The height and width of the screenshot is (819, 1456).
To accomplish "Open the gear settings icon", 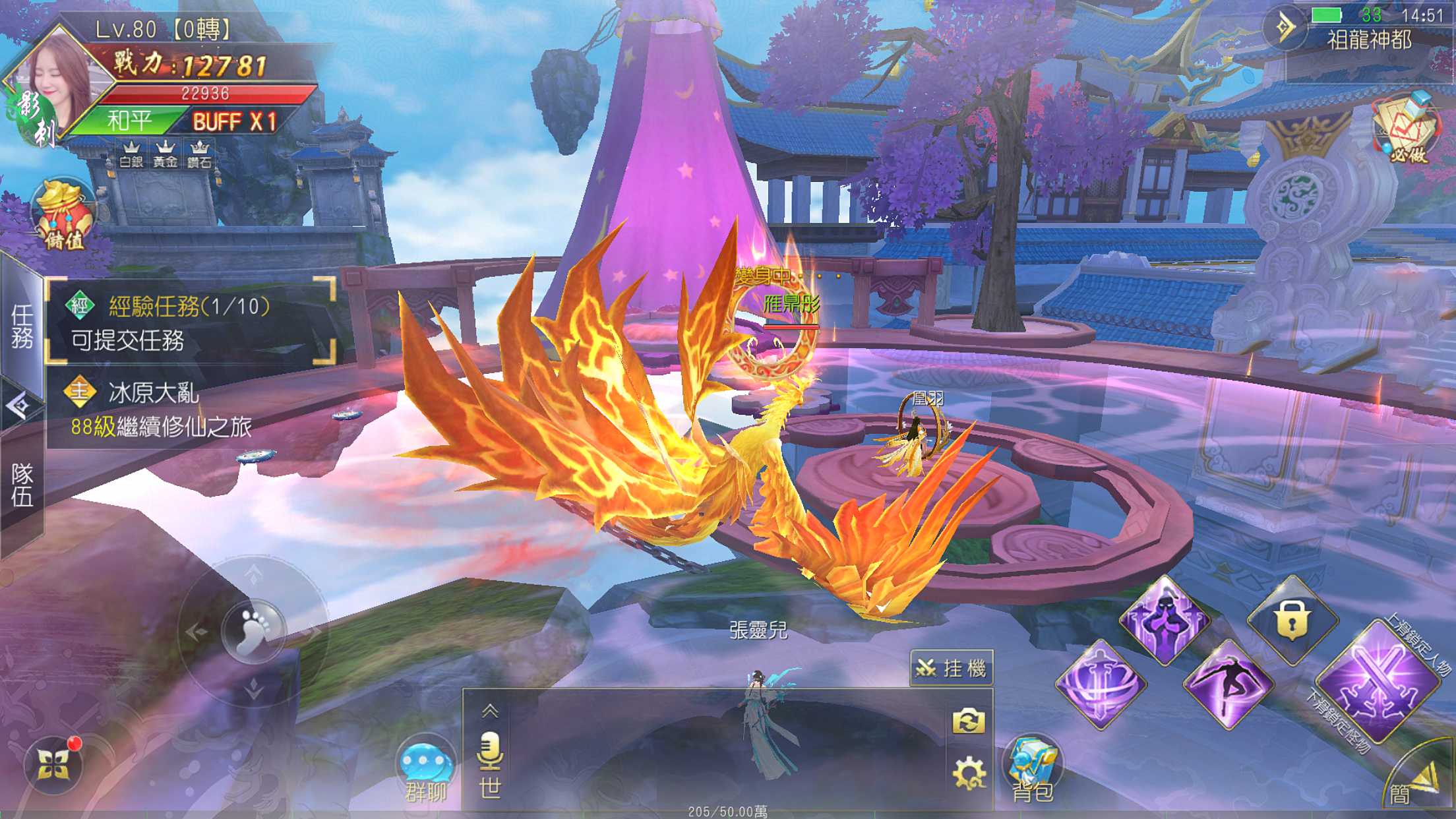I will click(x=968, y=773).
